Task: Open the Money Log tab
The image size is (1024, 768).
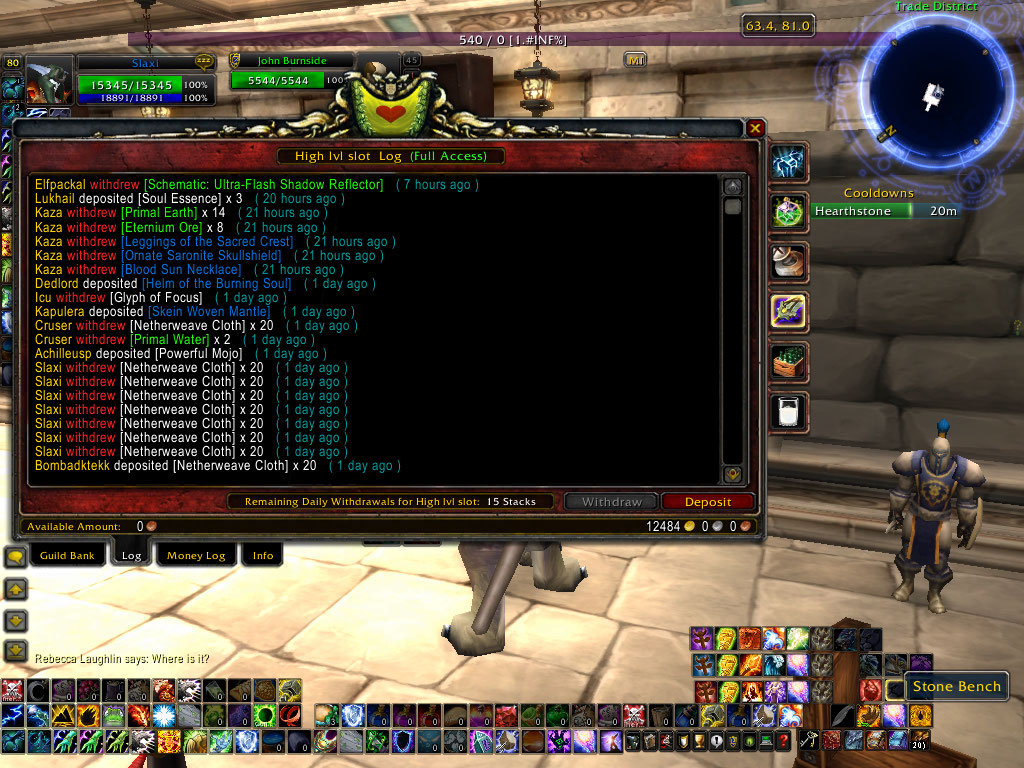Action: 196,555
